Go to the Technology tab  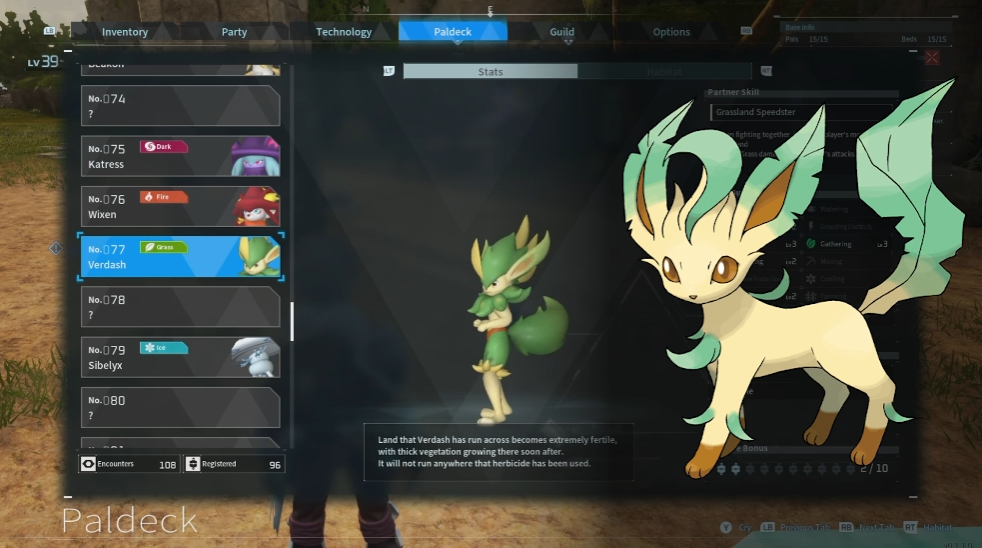pos(343,32)
